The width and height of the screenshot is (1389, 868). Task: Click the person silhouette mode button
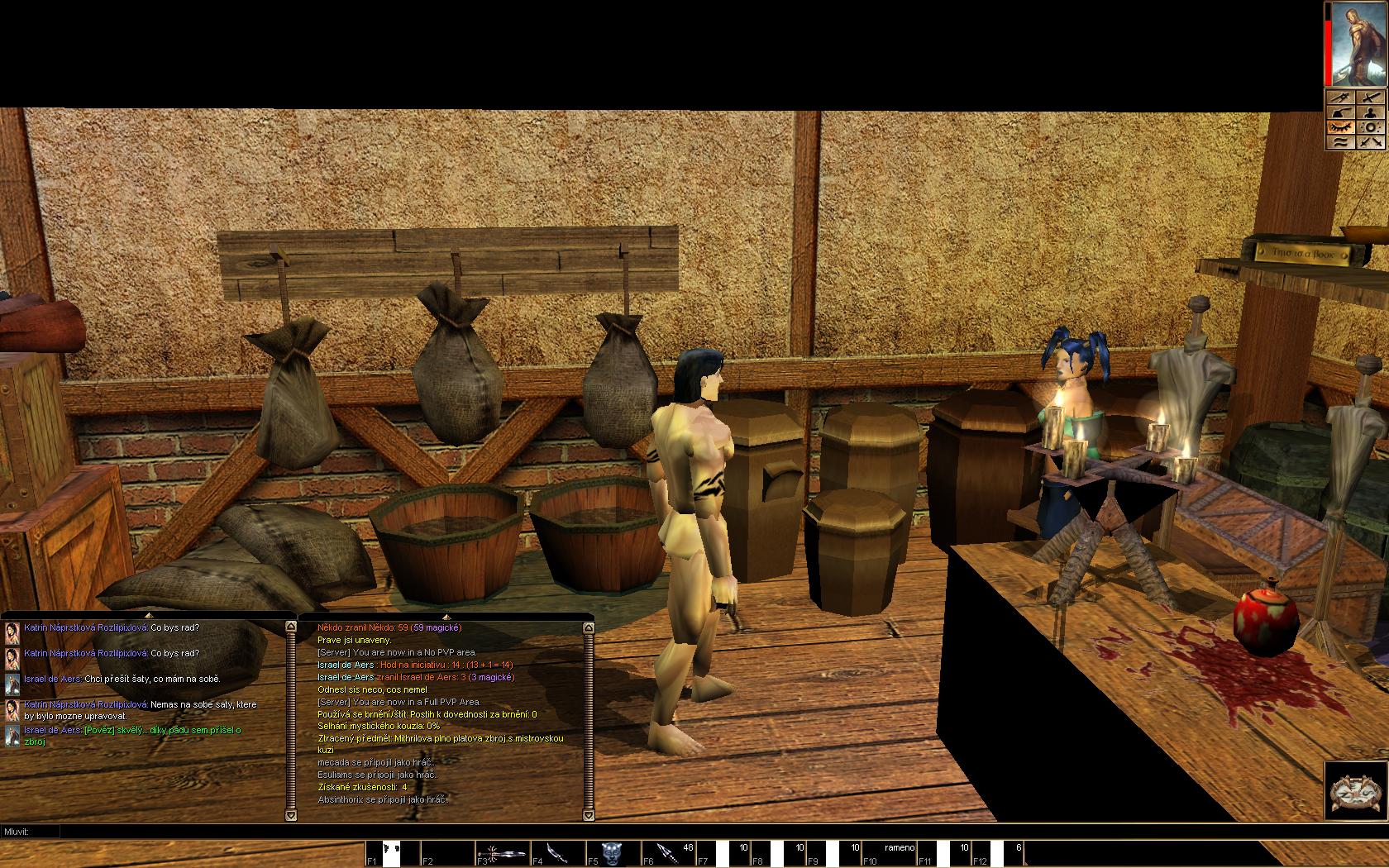point(1371,112)
